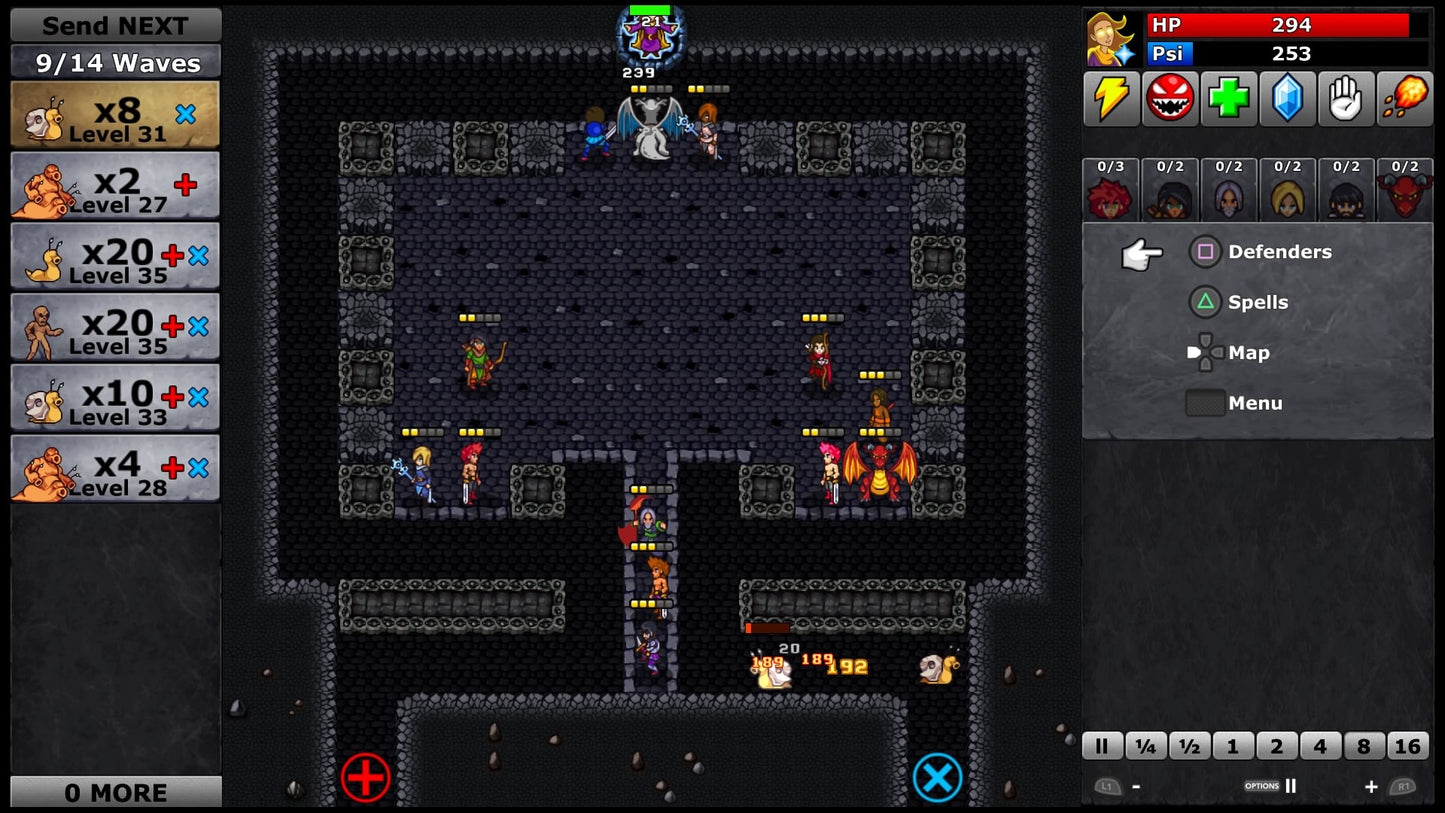Pause the game with the II speed button
Screen dimensions: 1445x813
coord(1101,746)
